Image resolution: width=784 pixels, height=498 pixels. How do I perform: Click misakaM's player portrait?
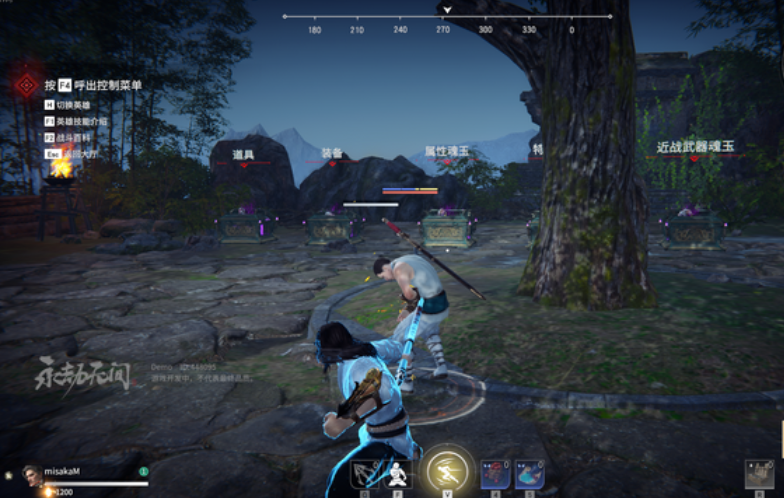31,474
